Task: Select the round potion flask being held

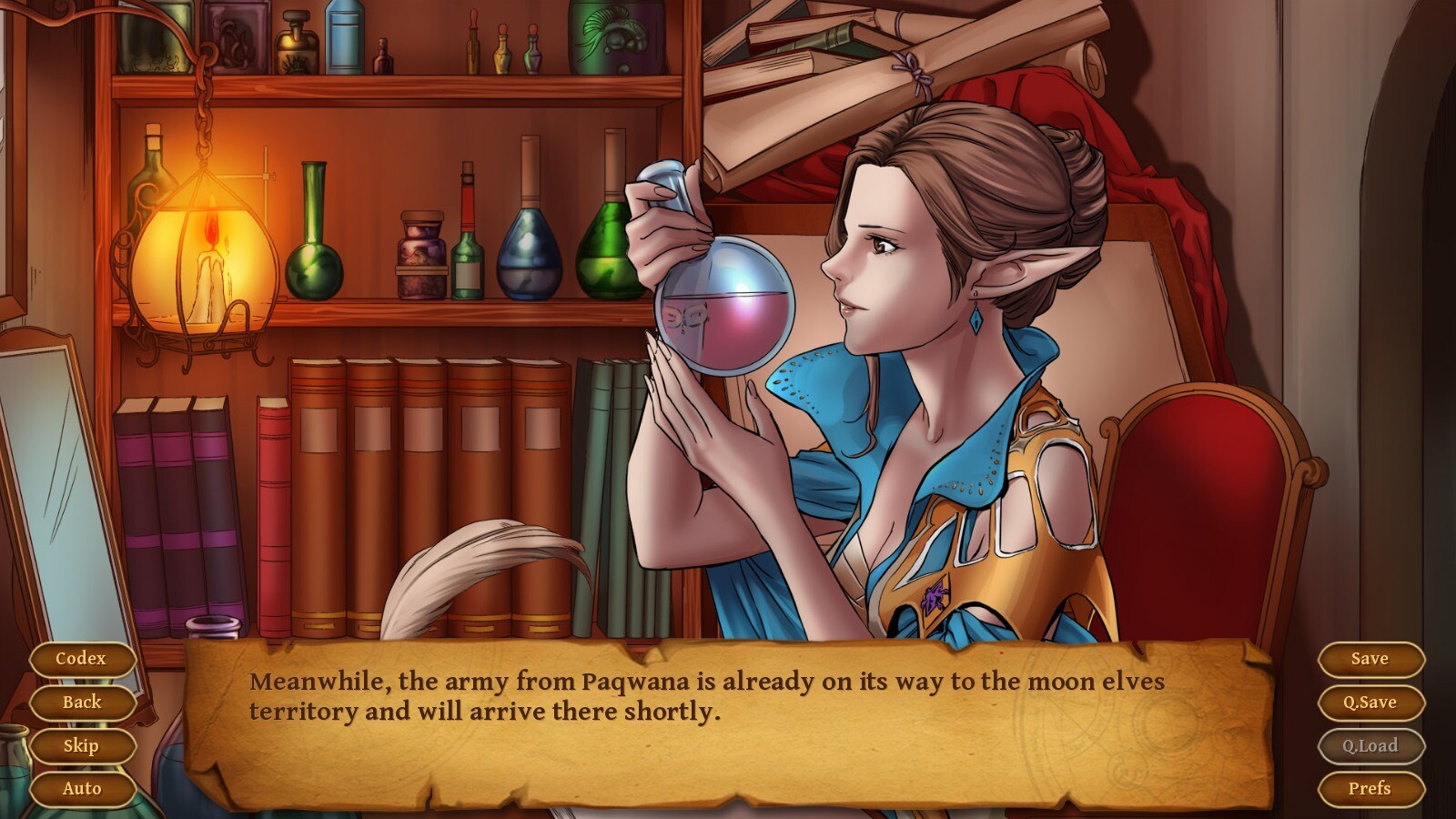Action: point(725,308)
